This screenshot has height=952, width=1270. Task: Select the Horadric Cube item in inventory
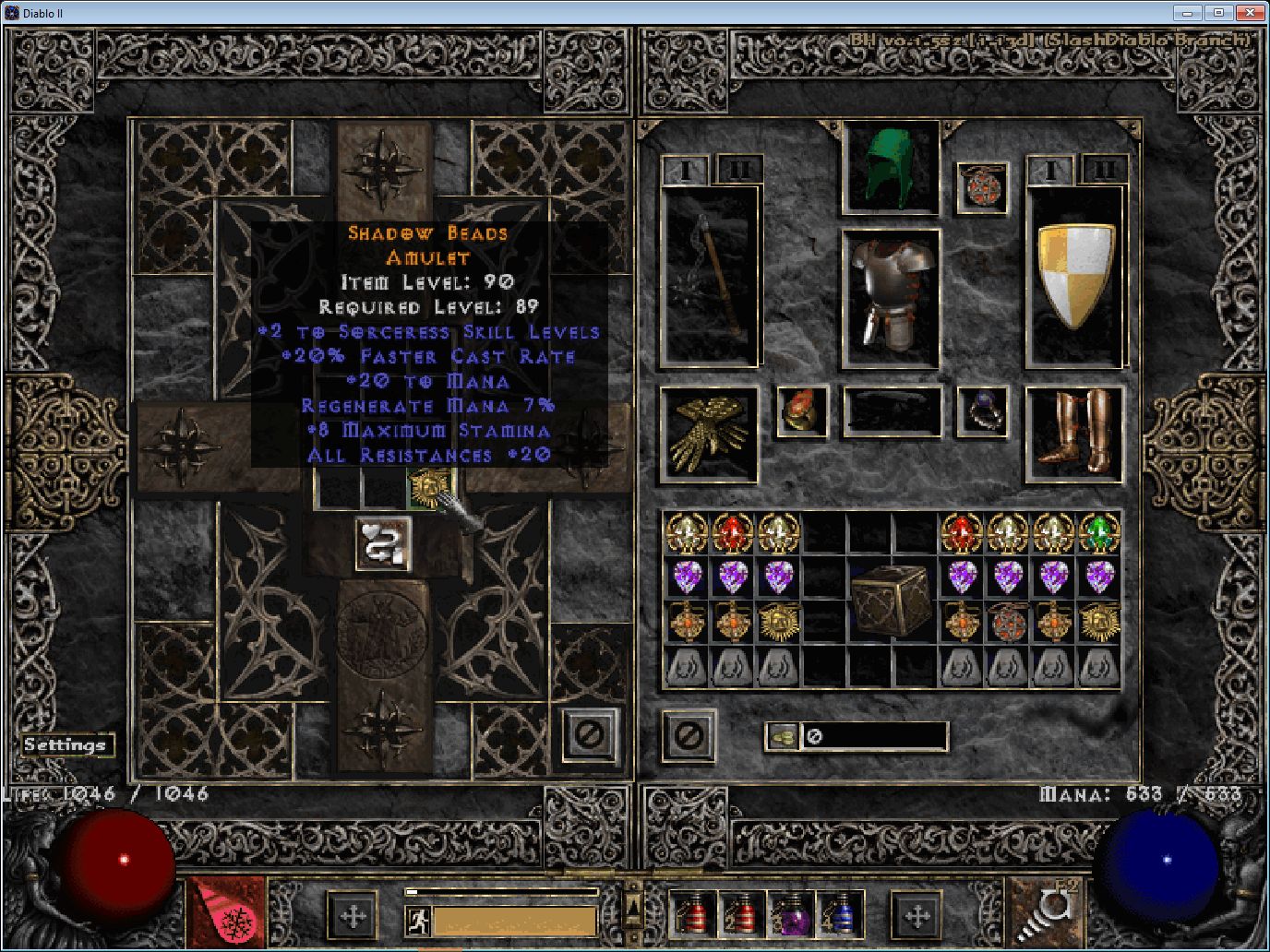(x=891, y=601)
